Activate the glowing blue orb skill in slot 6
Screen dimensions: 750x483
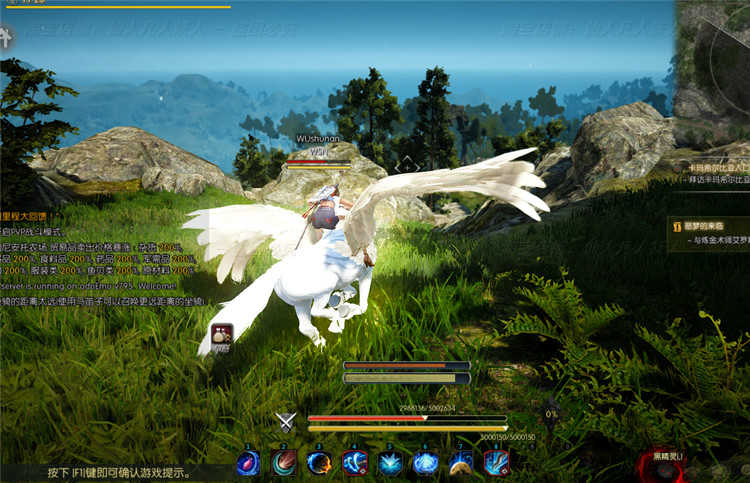(x=426, y=462)
